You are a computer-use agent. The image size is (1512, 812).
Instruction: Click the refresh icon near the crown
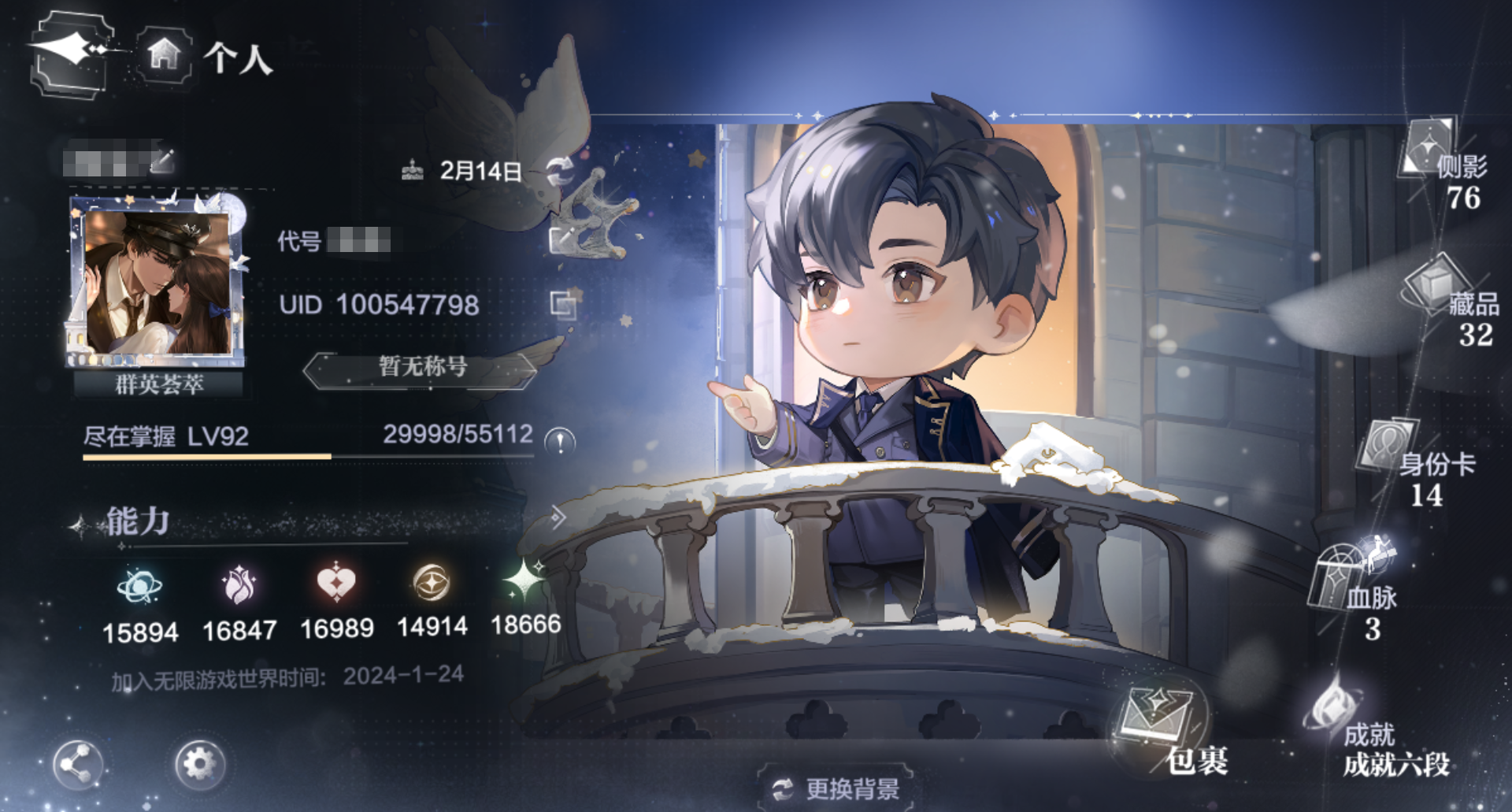[x=561, y=168]
